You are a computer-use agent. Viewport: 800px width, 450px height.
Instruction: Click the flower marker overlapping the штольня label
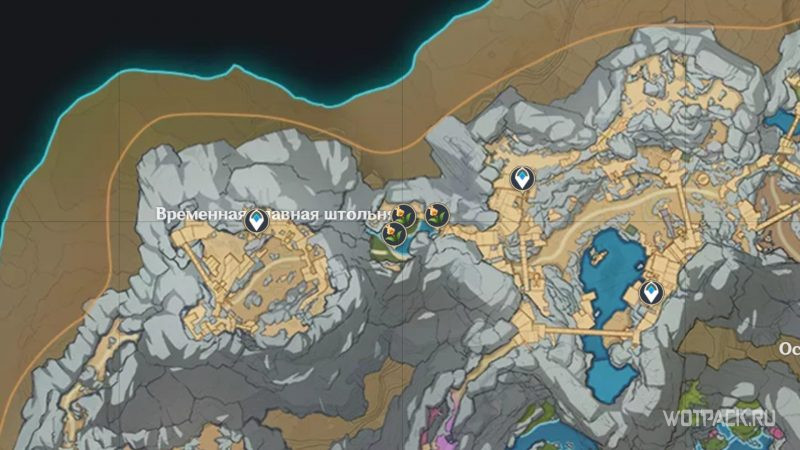click(x=402, y=214)
